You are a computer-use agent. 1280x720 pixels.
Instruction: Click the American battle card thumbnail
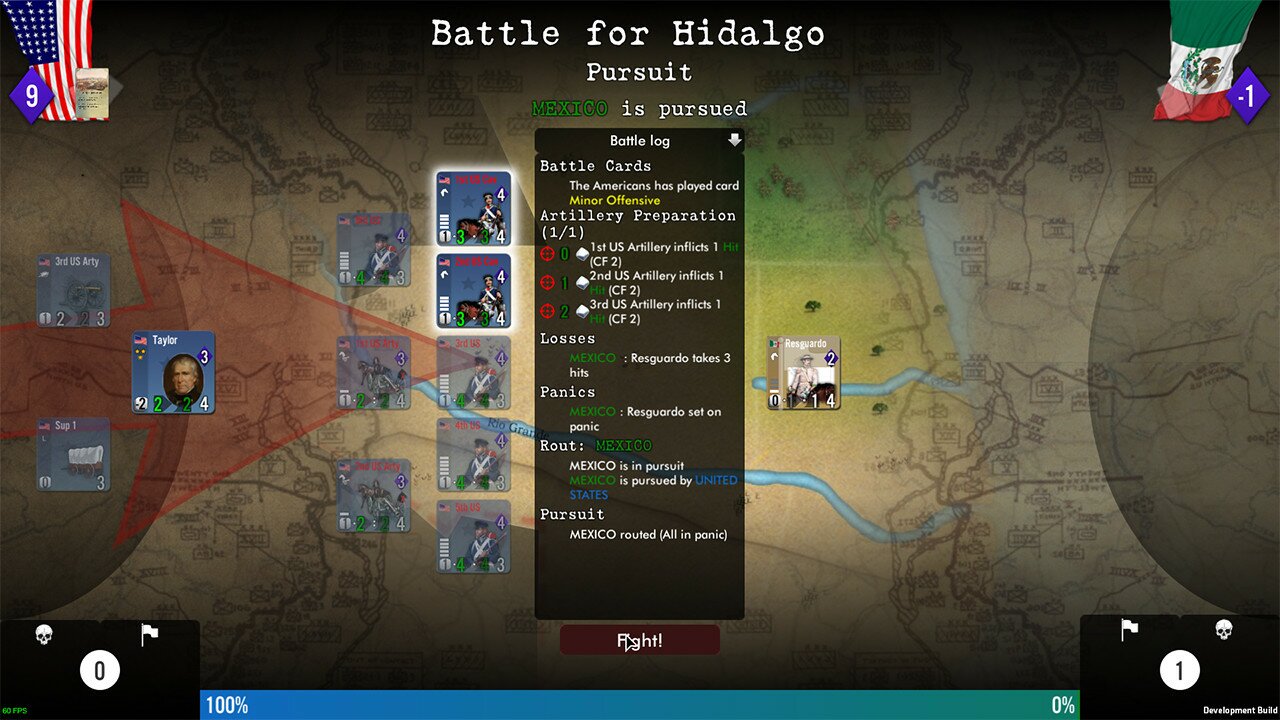(x=92, y=92)
